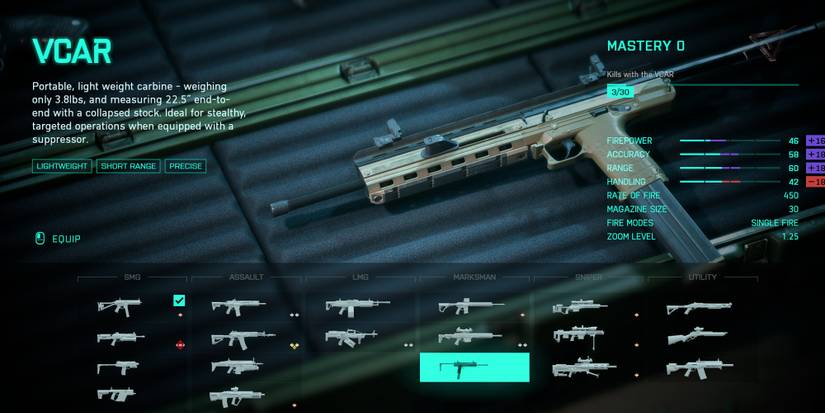Select the scoped marksman rifle above the VCAR
The image size is (825, 413).
[470, 337]
